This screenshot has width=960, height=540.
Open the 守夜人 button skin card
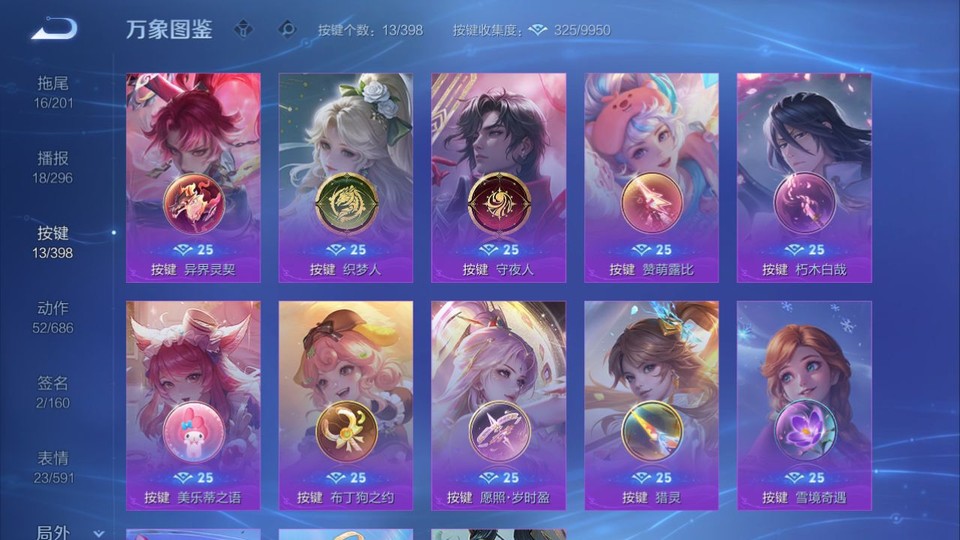(x=498, y=177)
